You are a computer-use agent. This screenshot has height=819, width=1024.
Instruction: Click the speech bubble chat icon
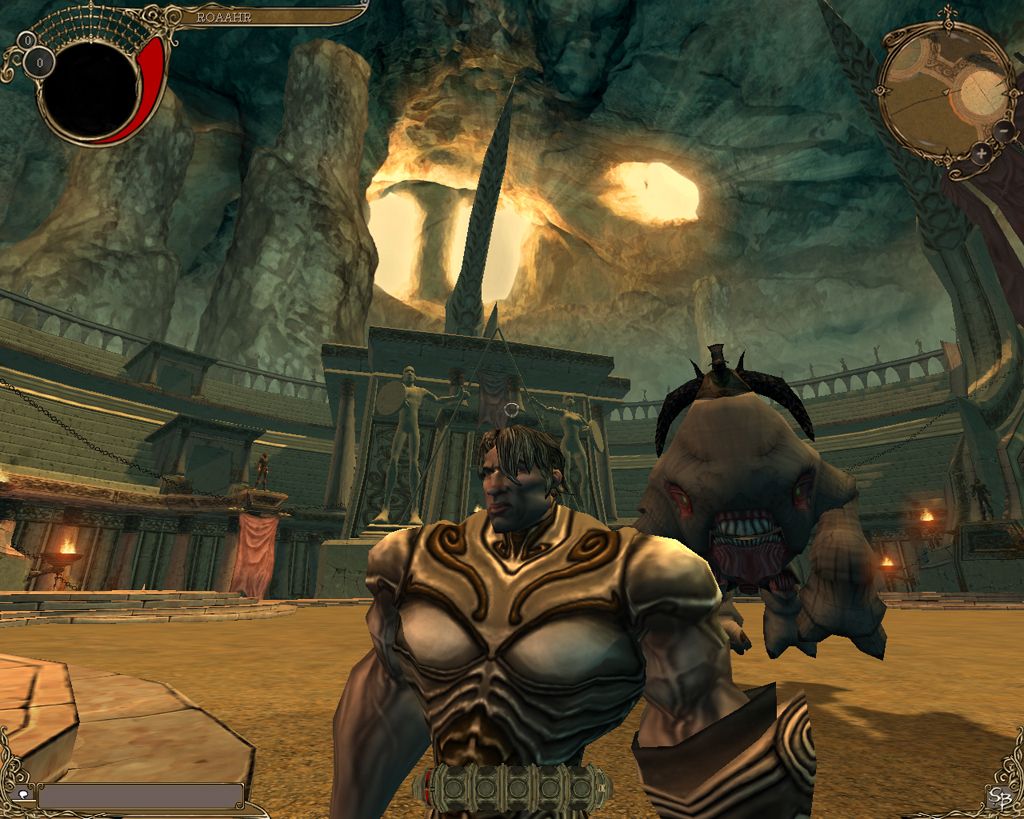[24, 796]
